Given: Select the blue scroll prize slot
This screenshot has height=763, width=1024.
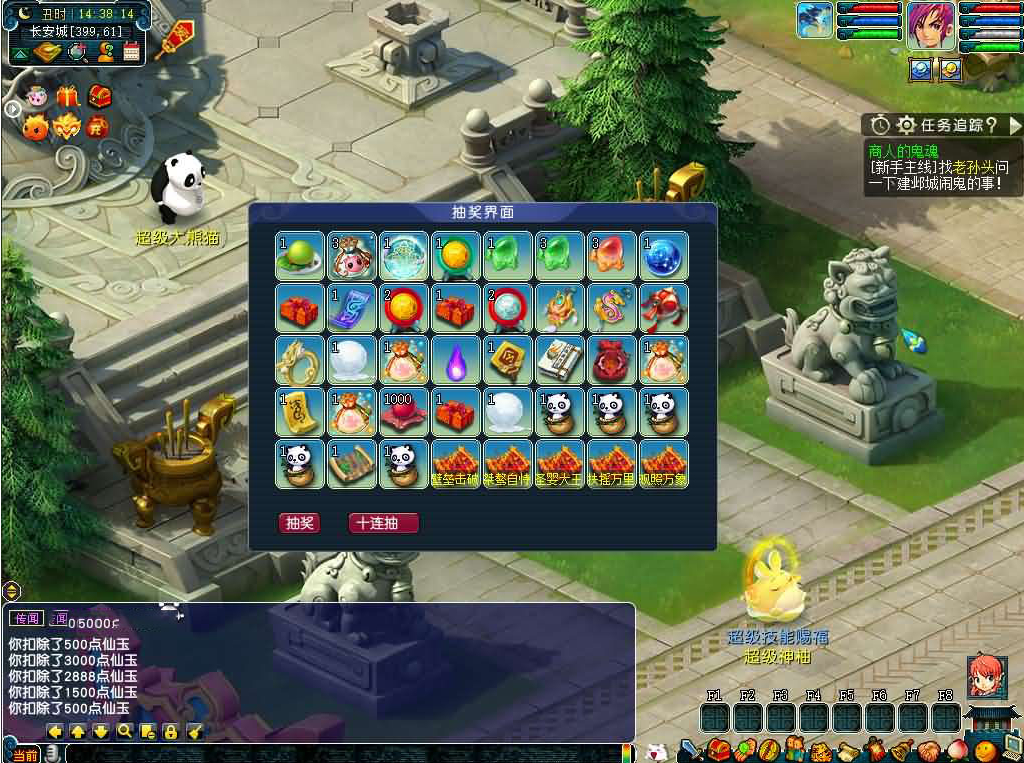Looking at the screenshot, I should (352, 308).
